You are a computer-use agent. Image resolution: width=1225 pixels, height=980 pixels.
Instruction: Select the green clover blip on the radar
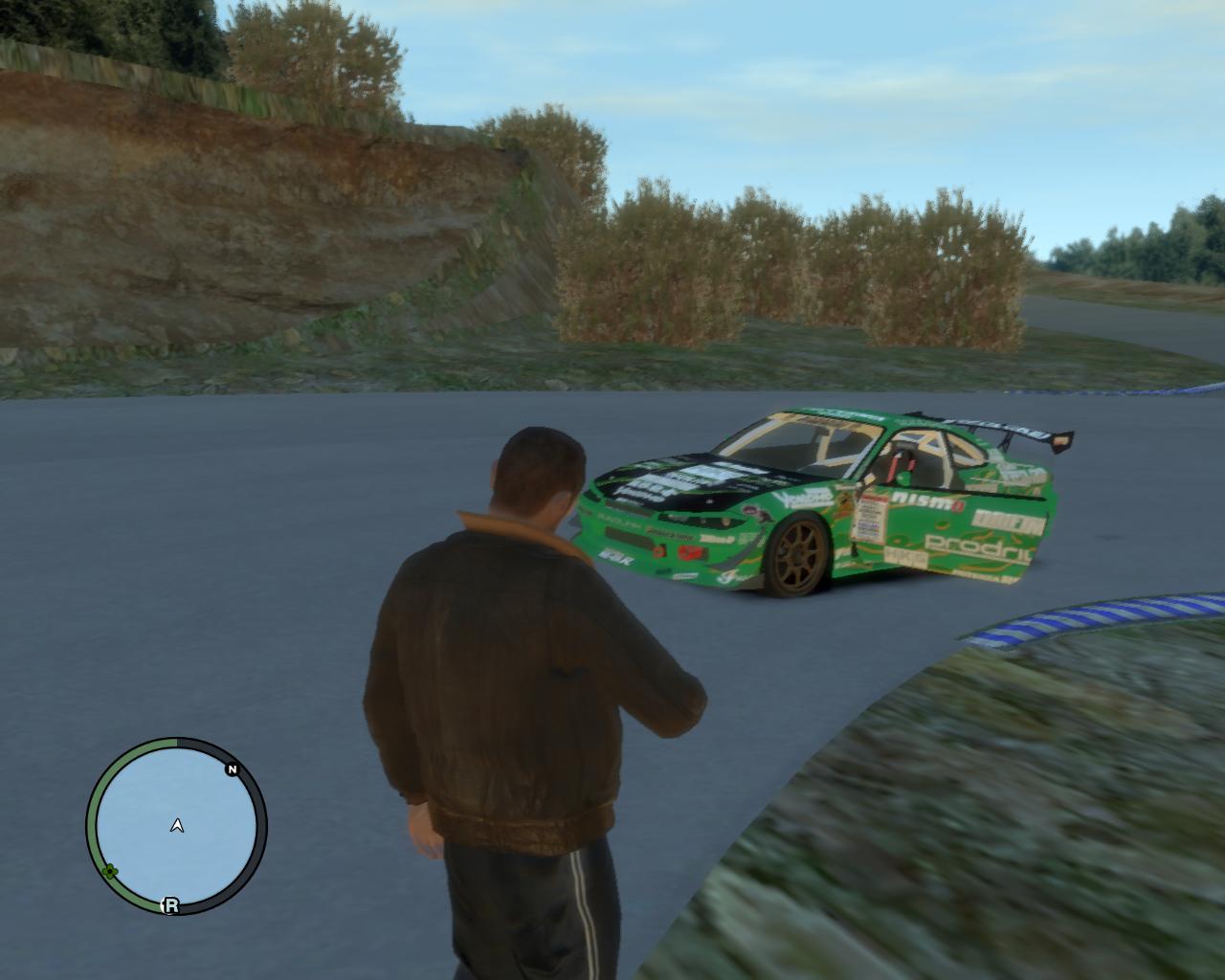point(110,871)
